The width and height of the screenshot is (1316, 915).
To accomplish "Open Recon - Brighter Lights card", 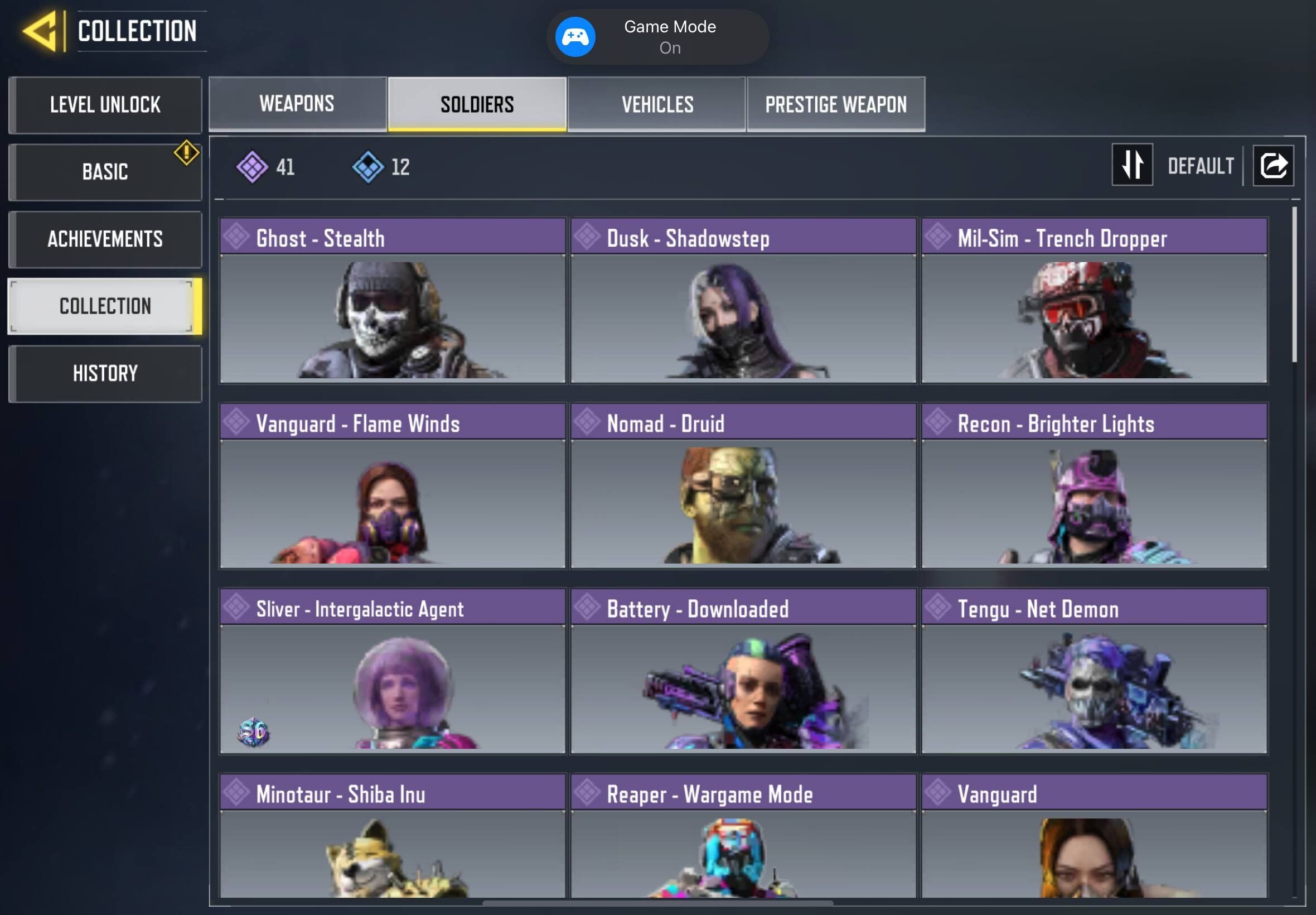I will pyautogui.click(x=1094, y=485).
